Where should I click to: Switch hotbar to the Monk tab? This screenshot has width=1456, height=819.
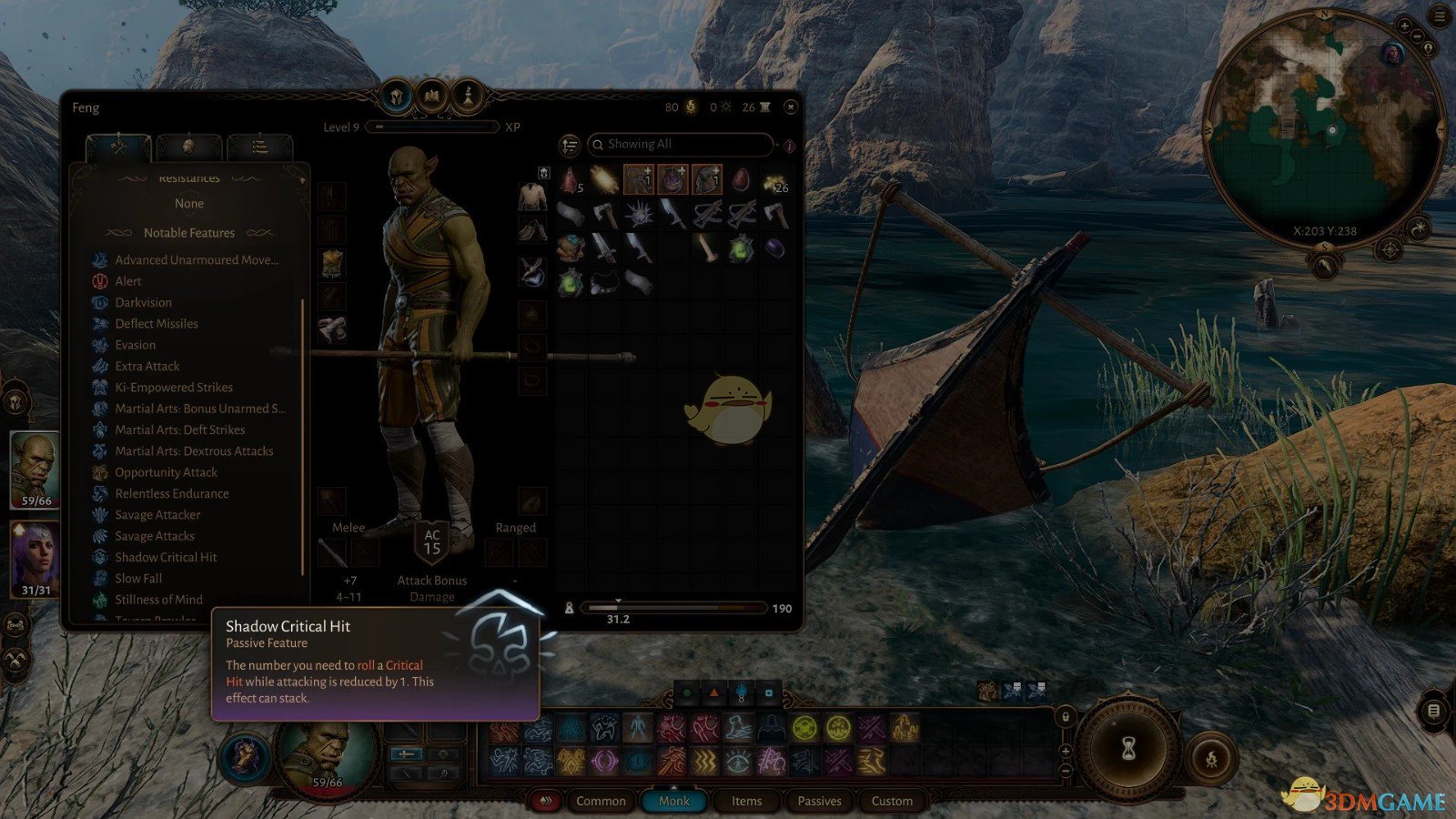674,801
